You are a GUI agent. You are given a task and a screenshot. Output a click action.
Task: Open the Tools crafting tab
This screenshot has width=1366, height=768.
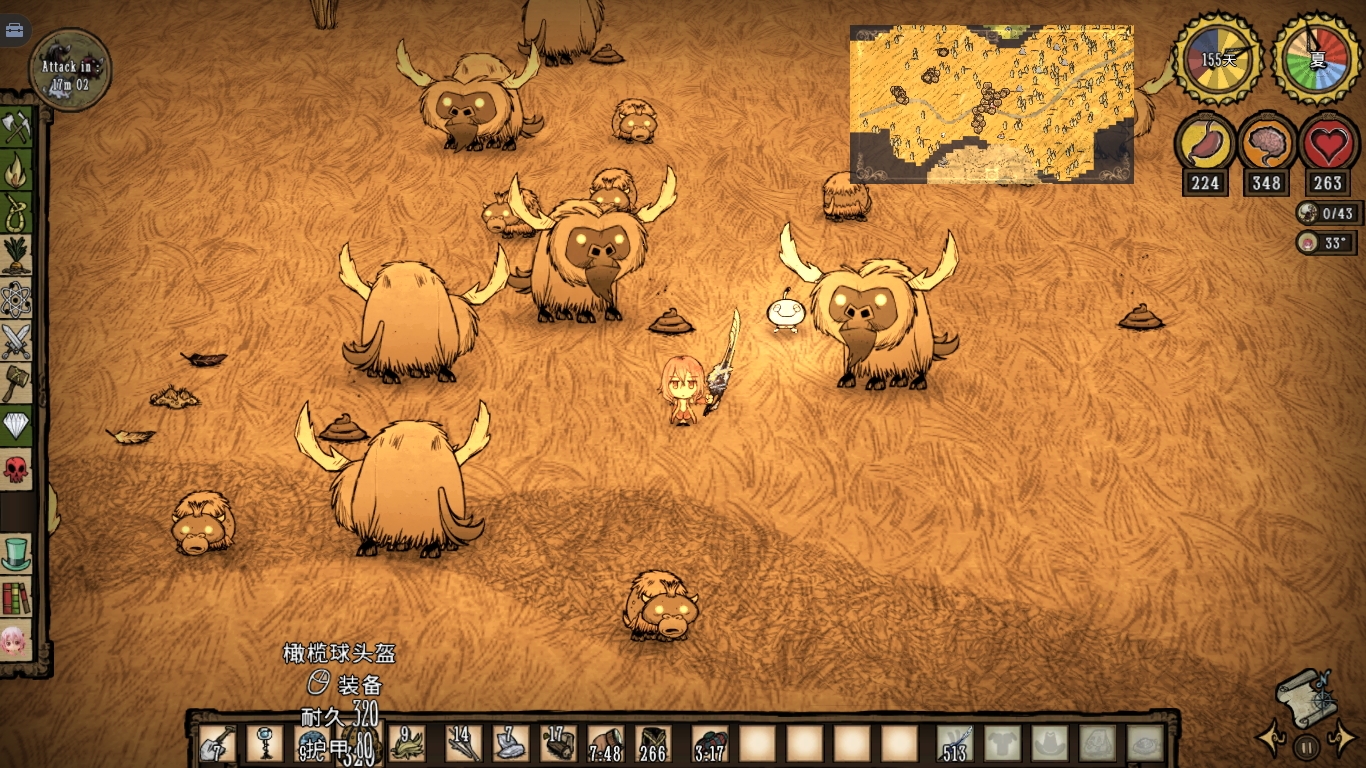click(16, 128)
